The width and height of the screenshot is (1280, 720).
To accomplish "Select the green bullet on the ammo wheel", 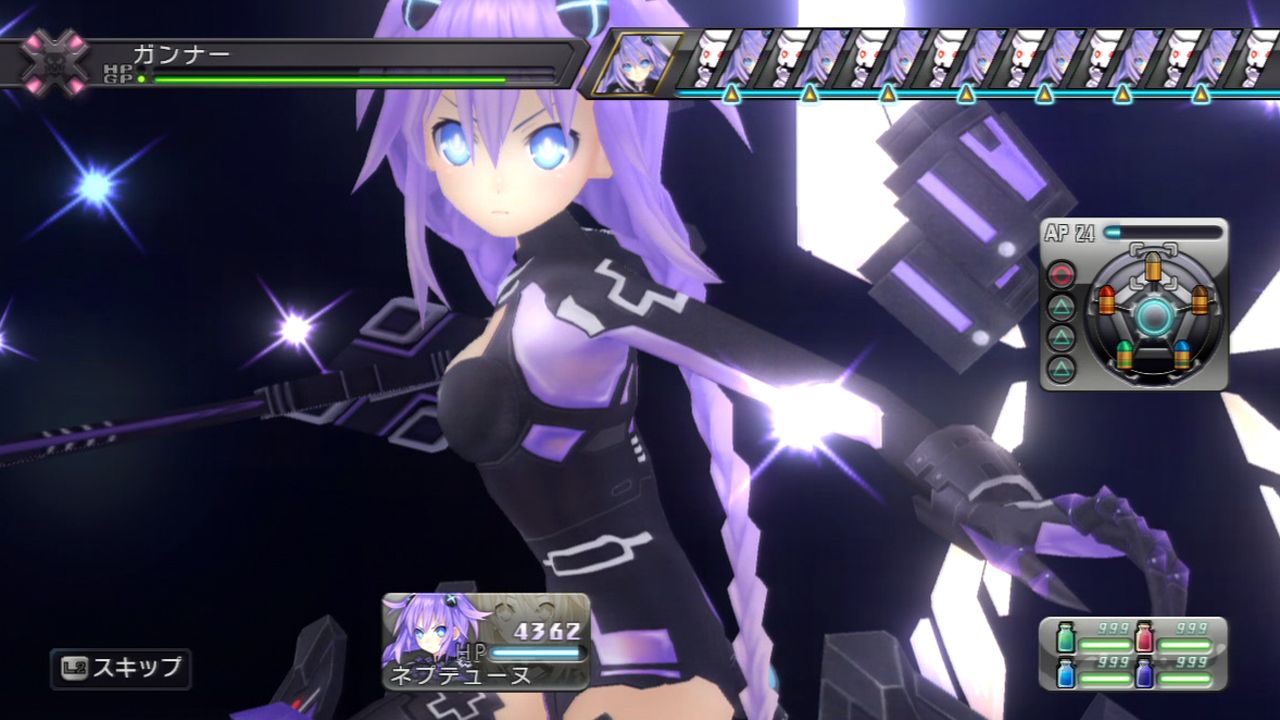I will tap(1124, 353).
